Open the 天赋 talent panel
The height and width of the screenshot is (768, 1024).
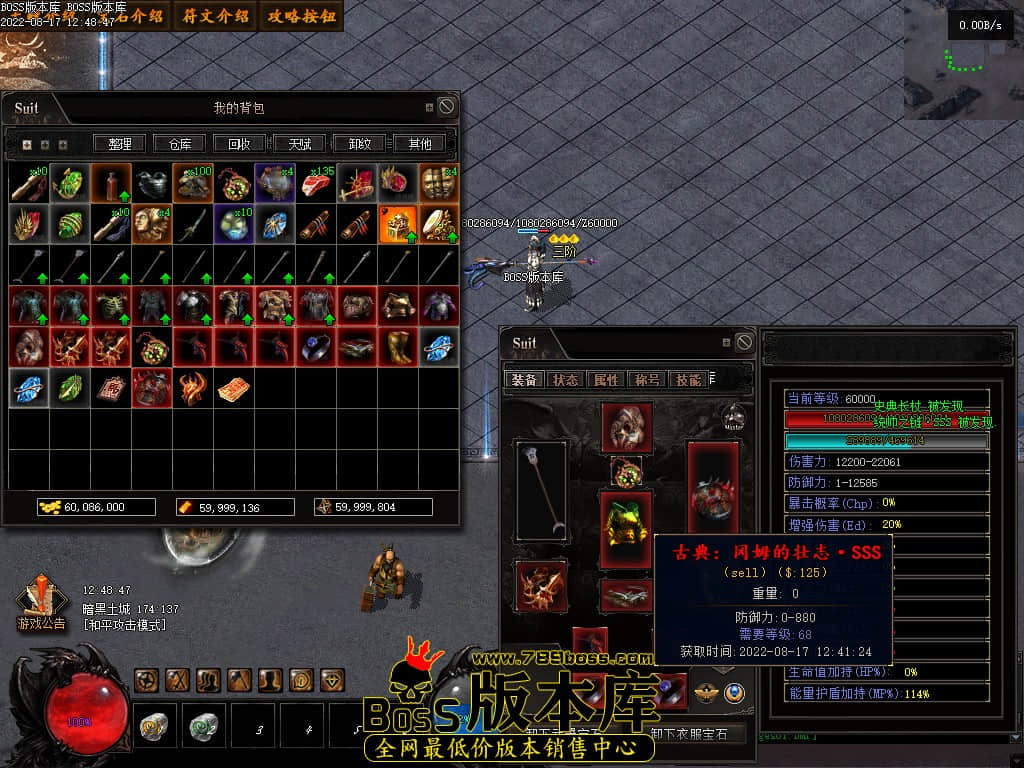(300, 144)
